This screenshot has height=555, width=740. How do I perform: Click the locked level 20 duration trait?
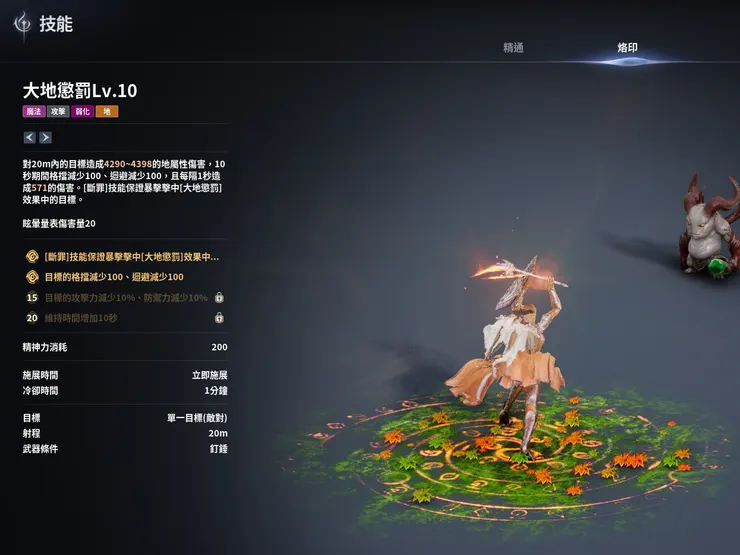(124, 318)
